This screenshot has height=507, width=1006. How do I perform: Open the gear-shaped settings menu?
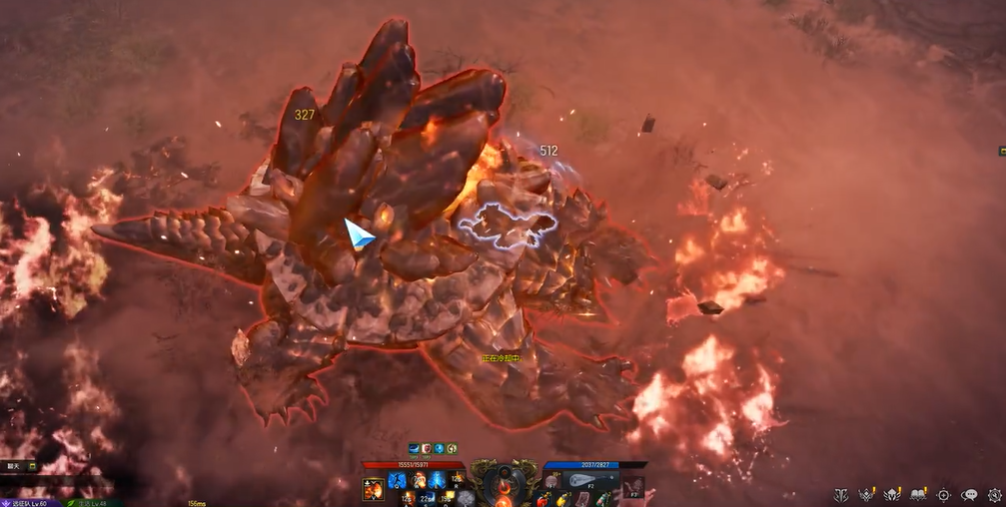pos(994,495)
